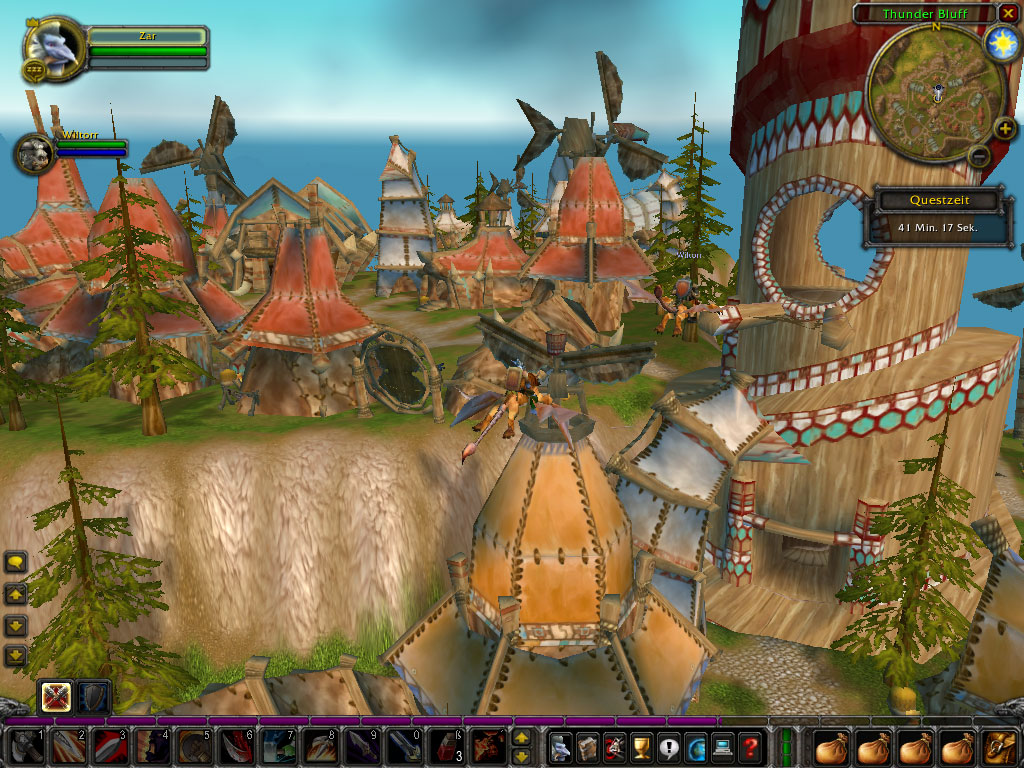Open the world map globe icon
Screen dimensions: 1024x768
pos(695,747)
